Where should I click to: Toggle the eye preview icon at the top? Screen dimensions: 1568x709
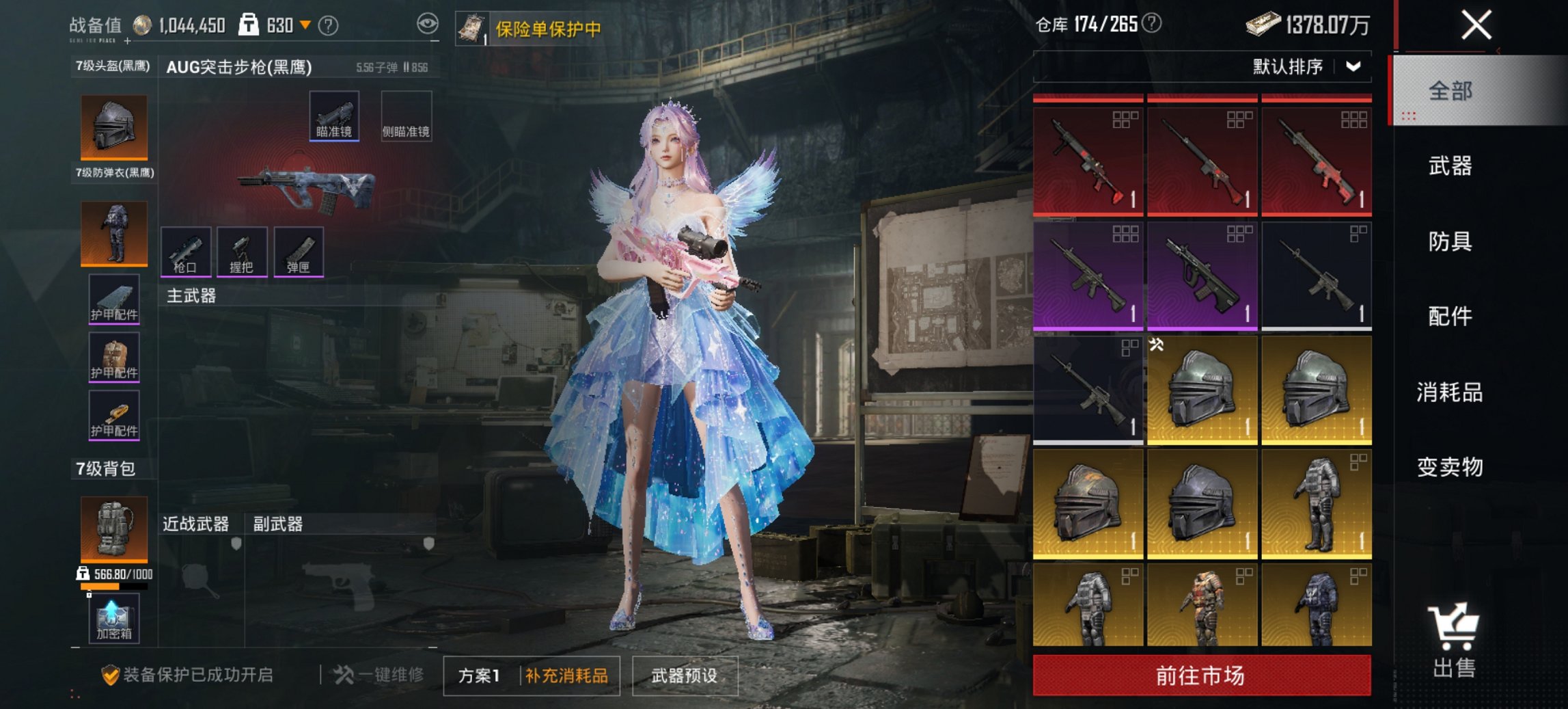(x=427, y=23)
